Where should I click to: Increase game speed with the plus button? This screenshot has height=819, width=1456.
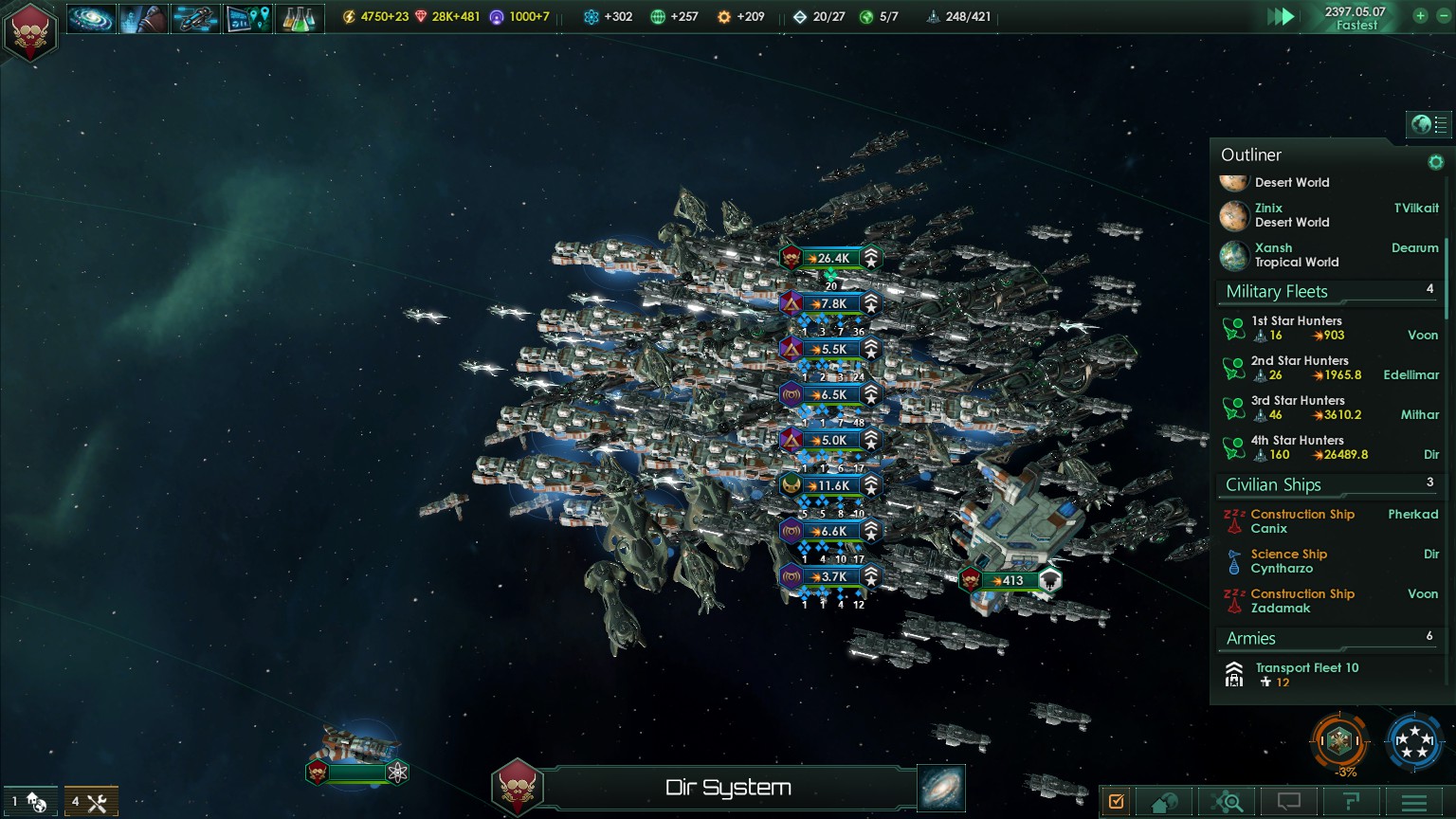[1419, 16]
